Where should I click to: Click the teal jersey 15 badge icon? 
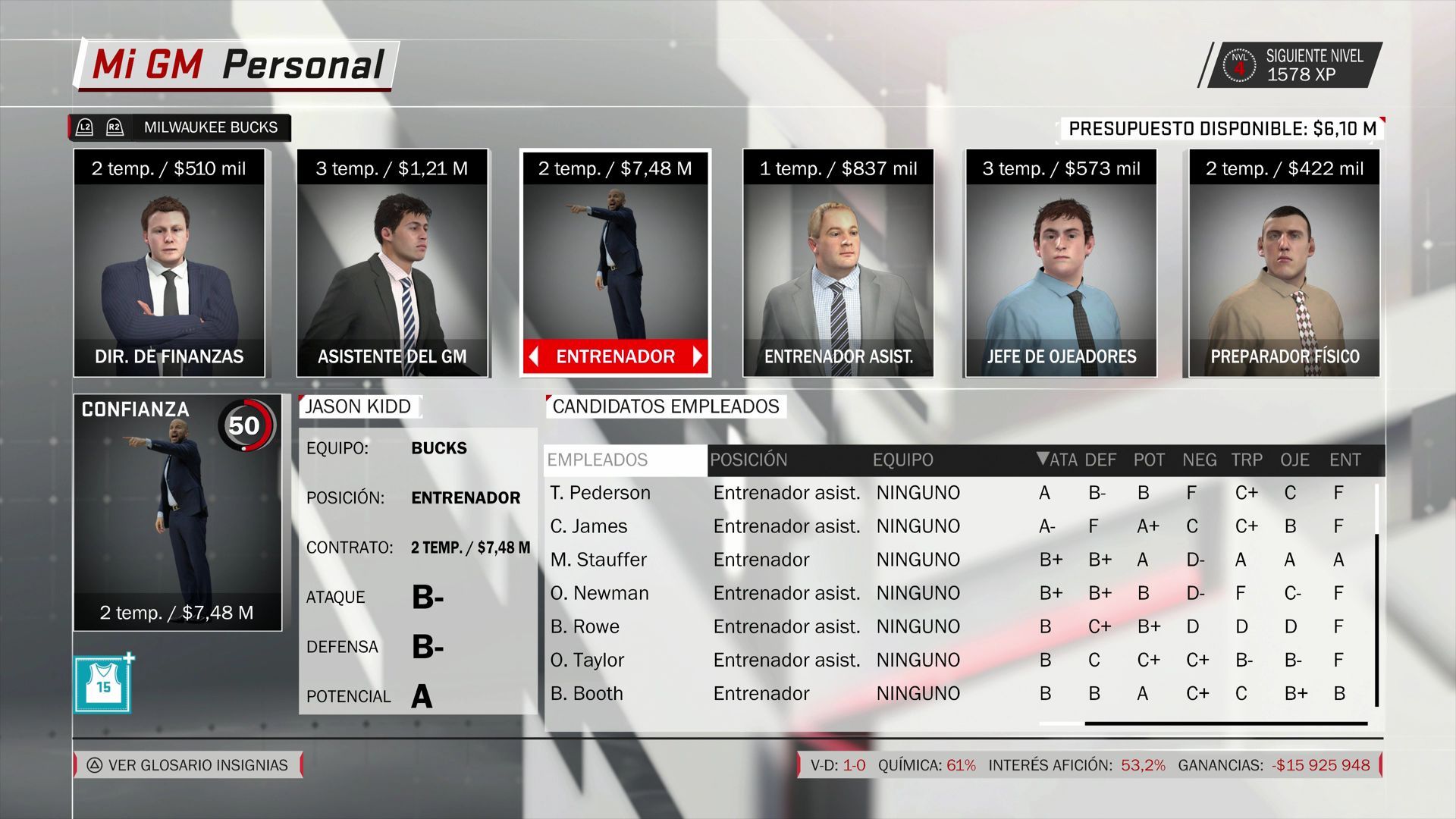103,686
